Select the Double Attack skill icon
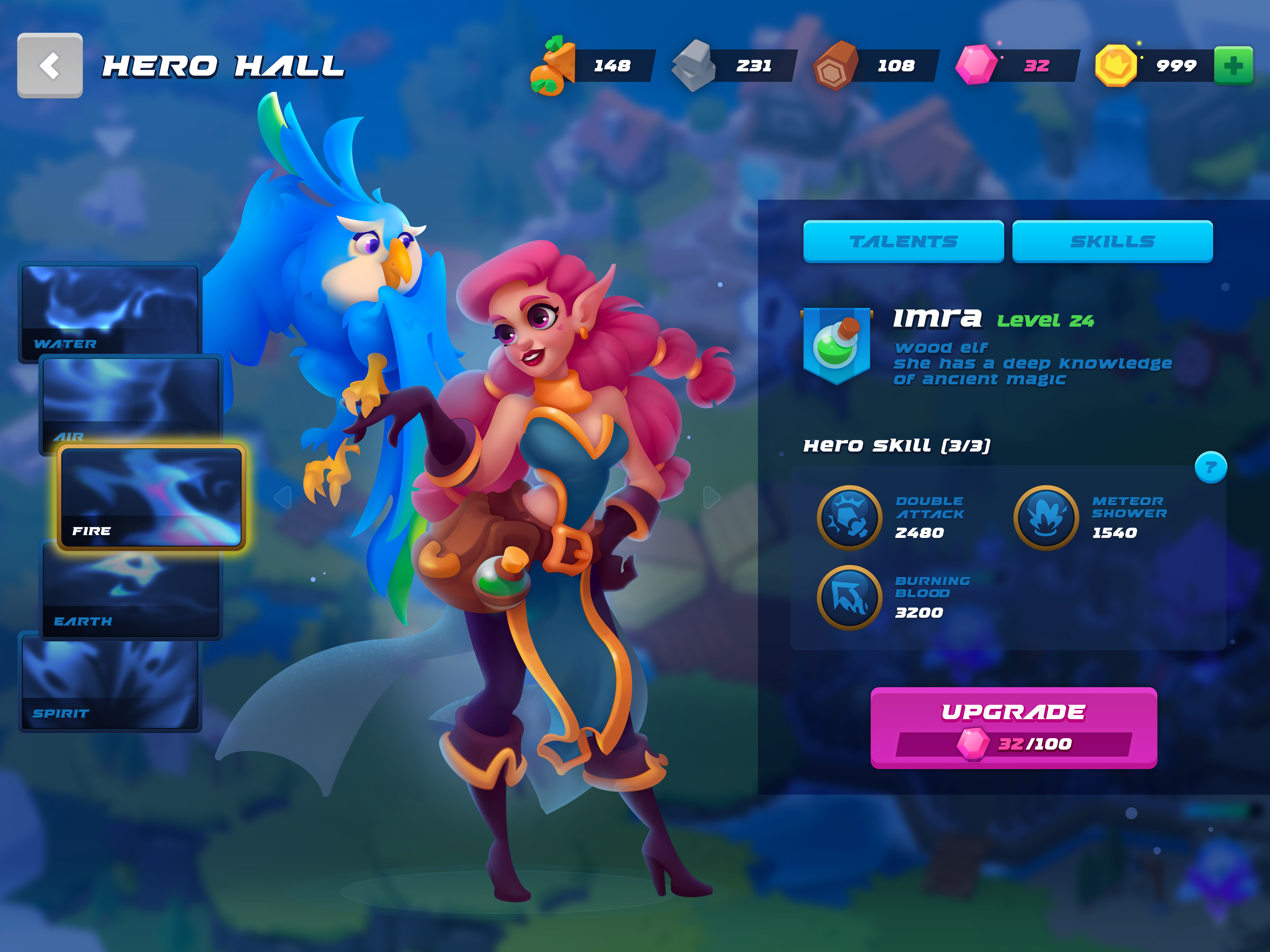The height and width of the screenshot is (952, 1270). click(x=849, y=518)
